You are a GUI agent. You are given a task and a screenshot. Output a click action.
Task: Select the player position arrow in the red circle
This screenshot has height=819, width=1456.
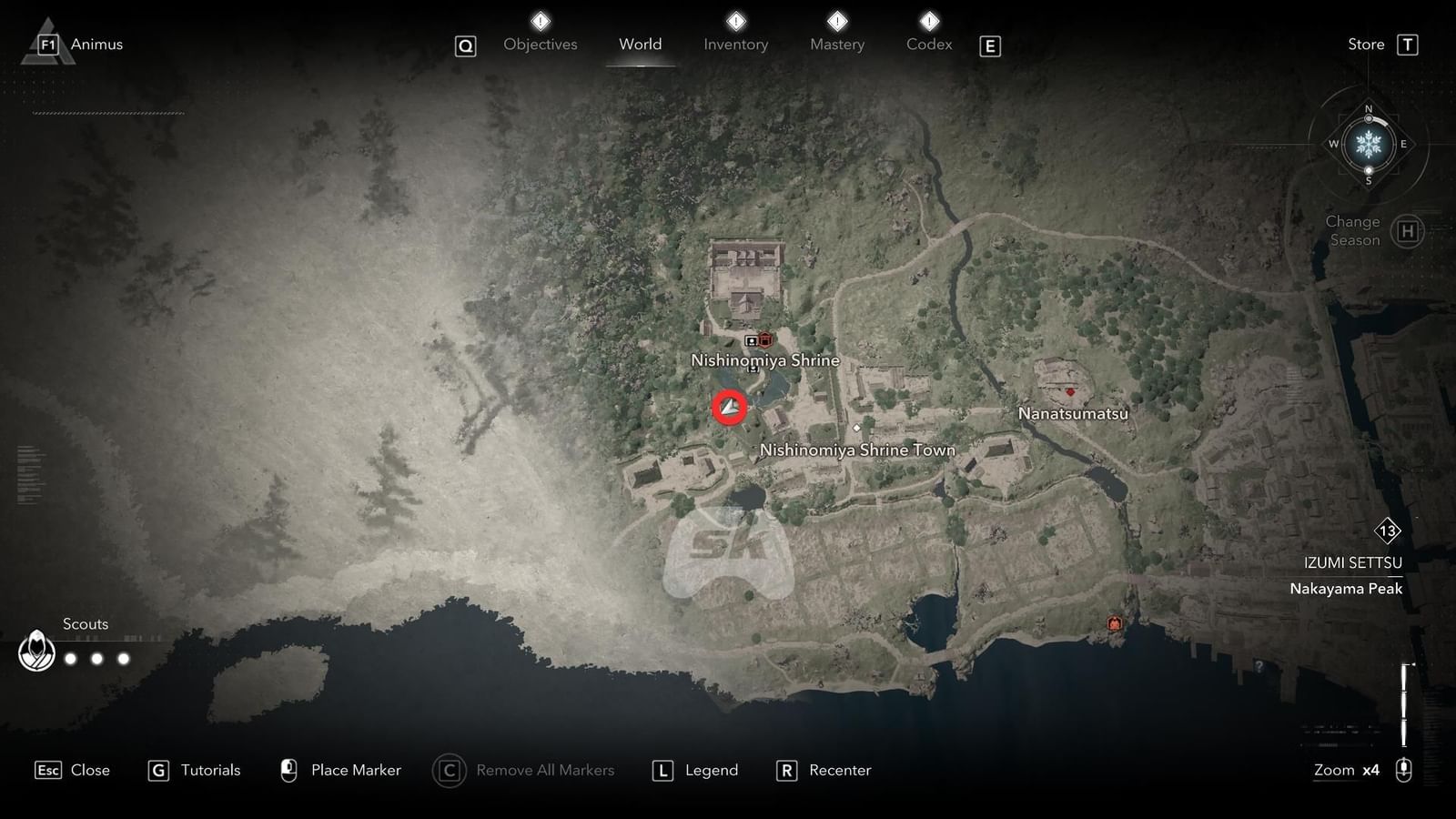(x=728, y=409)
